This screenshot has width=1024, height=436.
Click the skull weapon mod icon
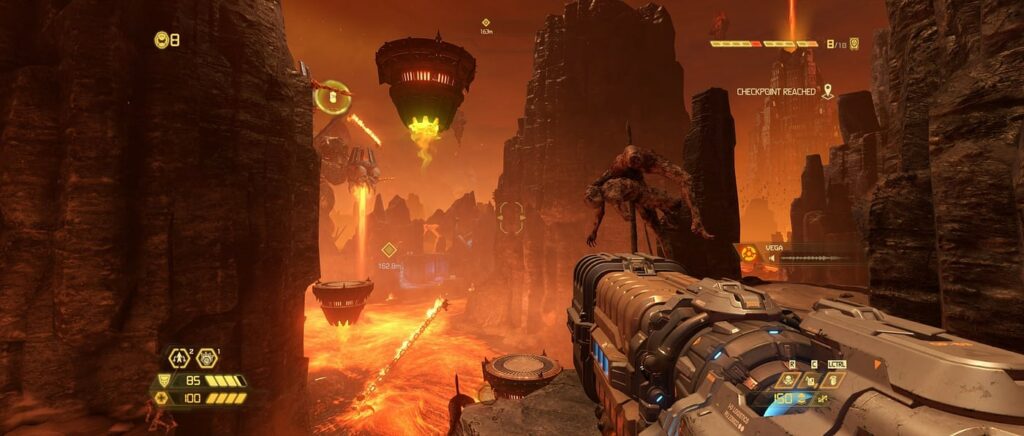(788, 380)
